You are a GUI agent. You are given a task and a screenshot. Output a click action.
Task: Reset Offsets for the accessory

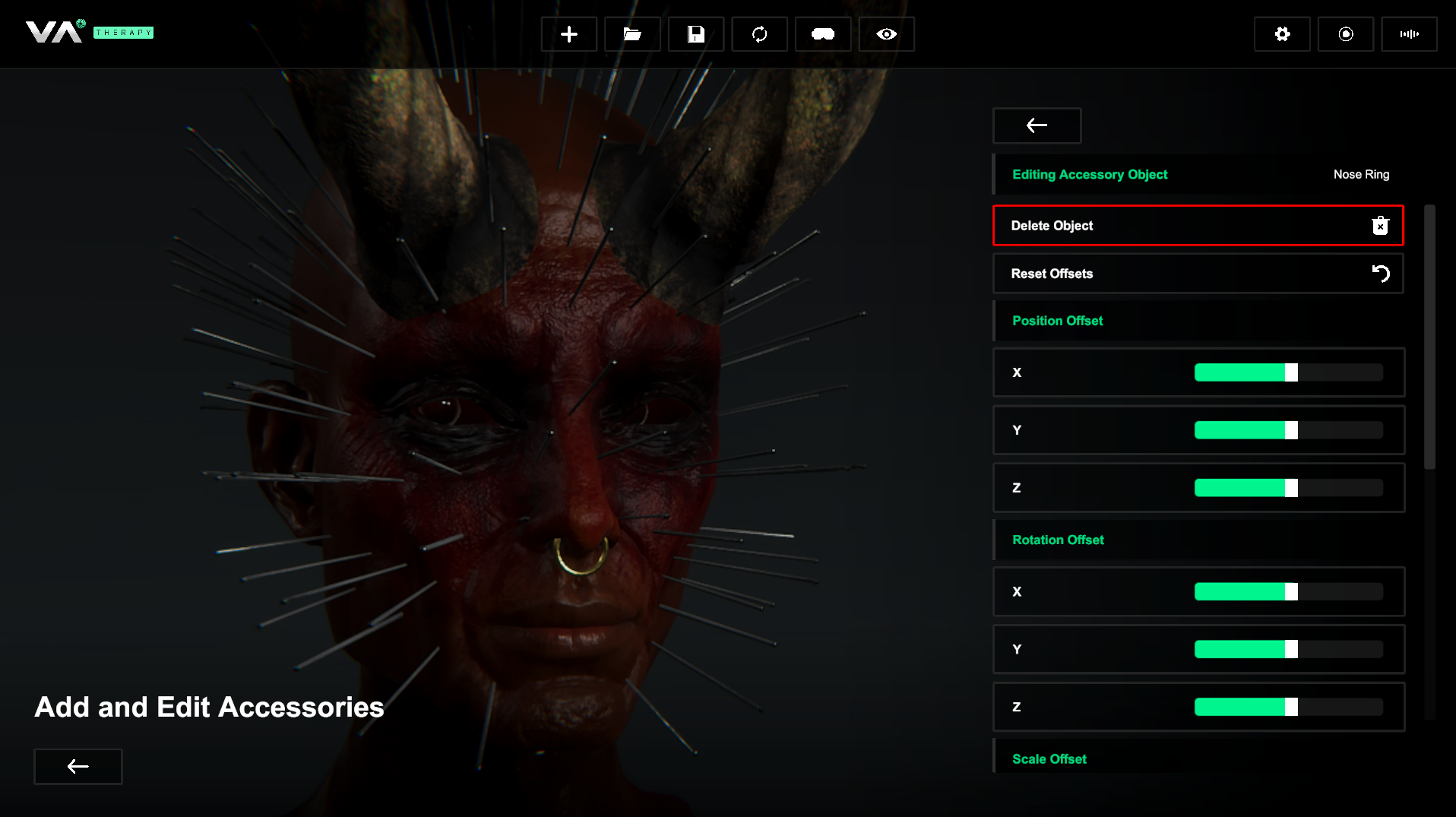click(x=1198, y=274)
